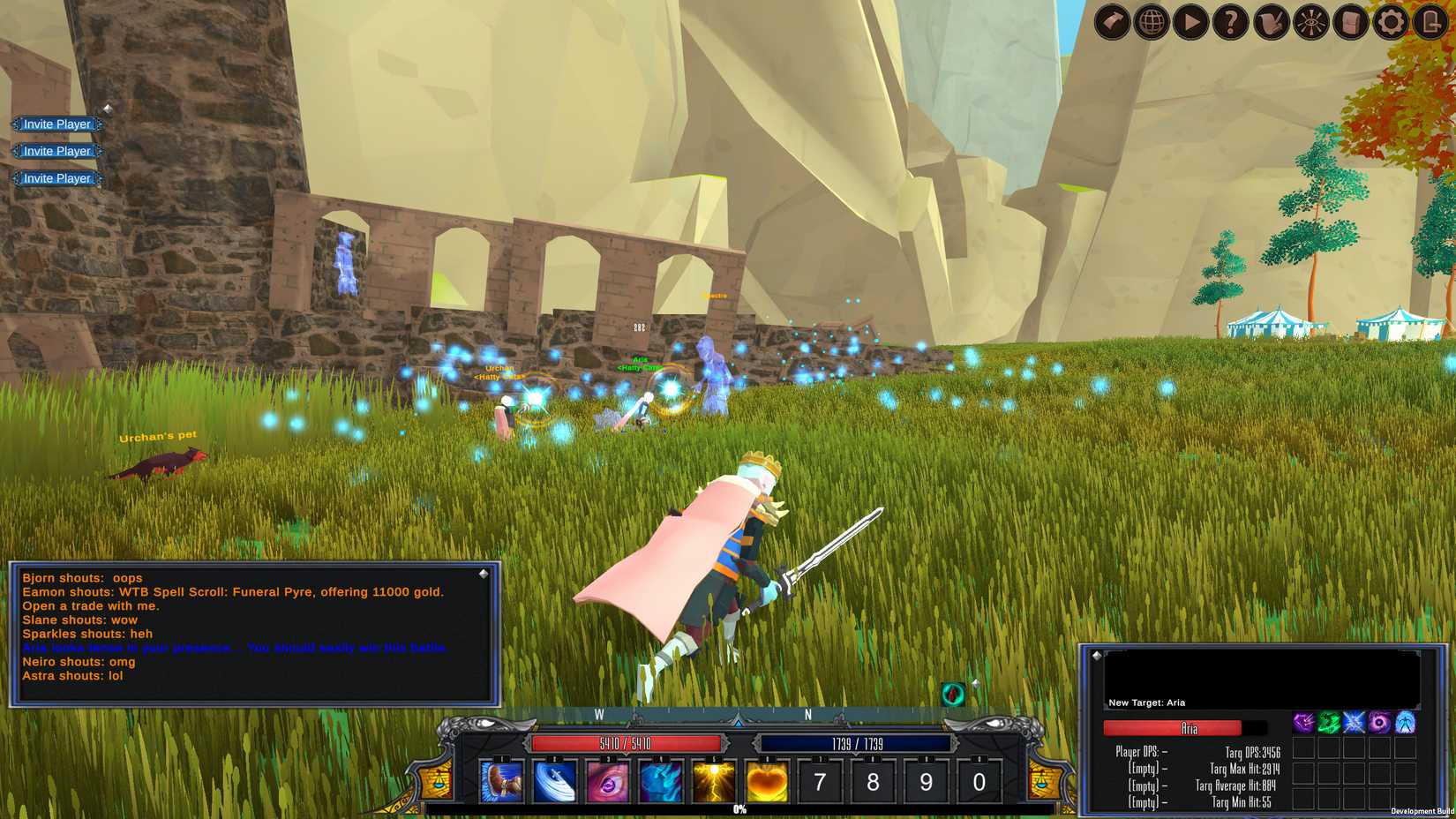Click the top Invite Player button
This screenshot has height=819, width=1456.
coord(56,124)
